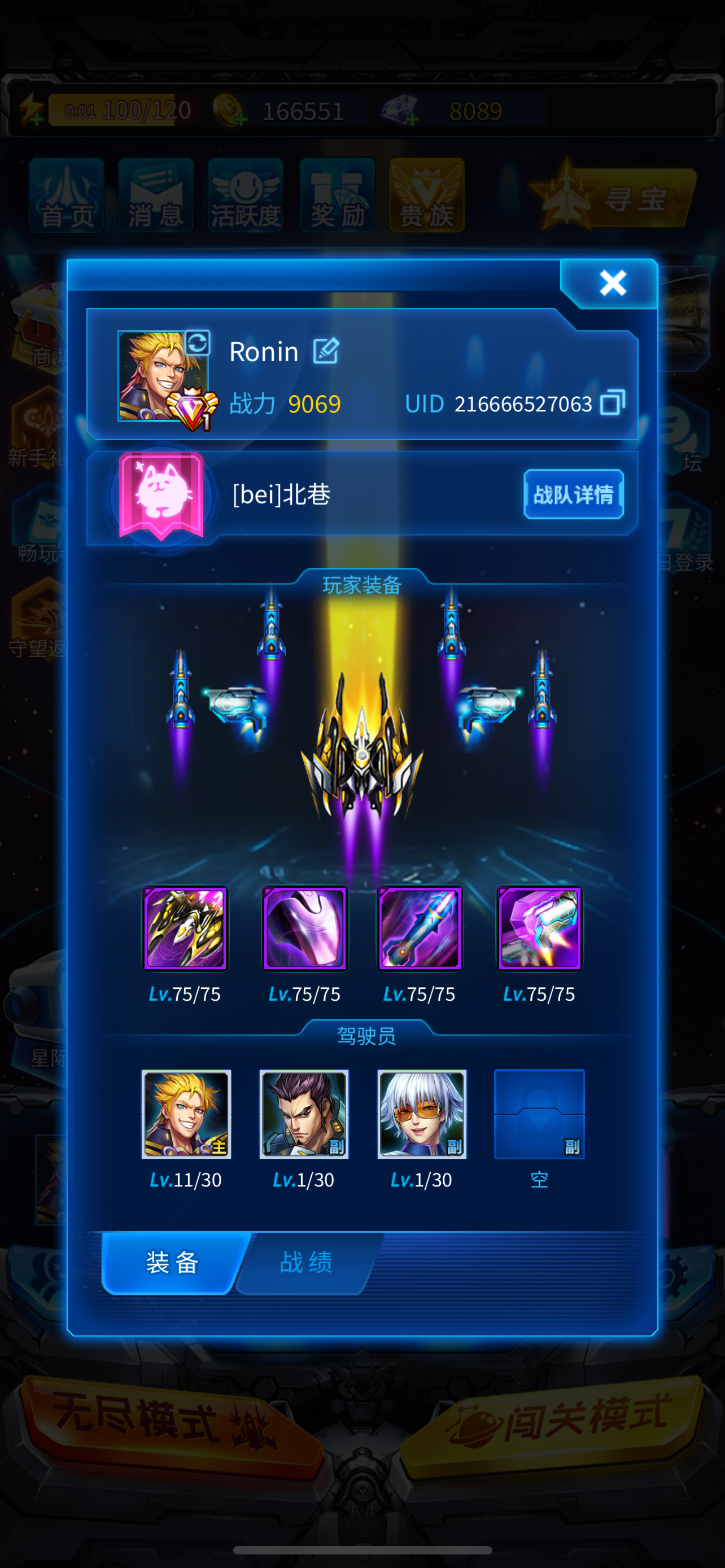Open the 贵族 nobility icon

coord(426,196)
